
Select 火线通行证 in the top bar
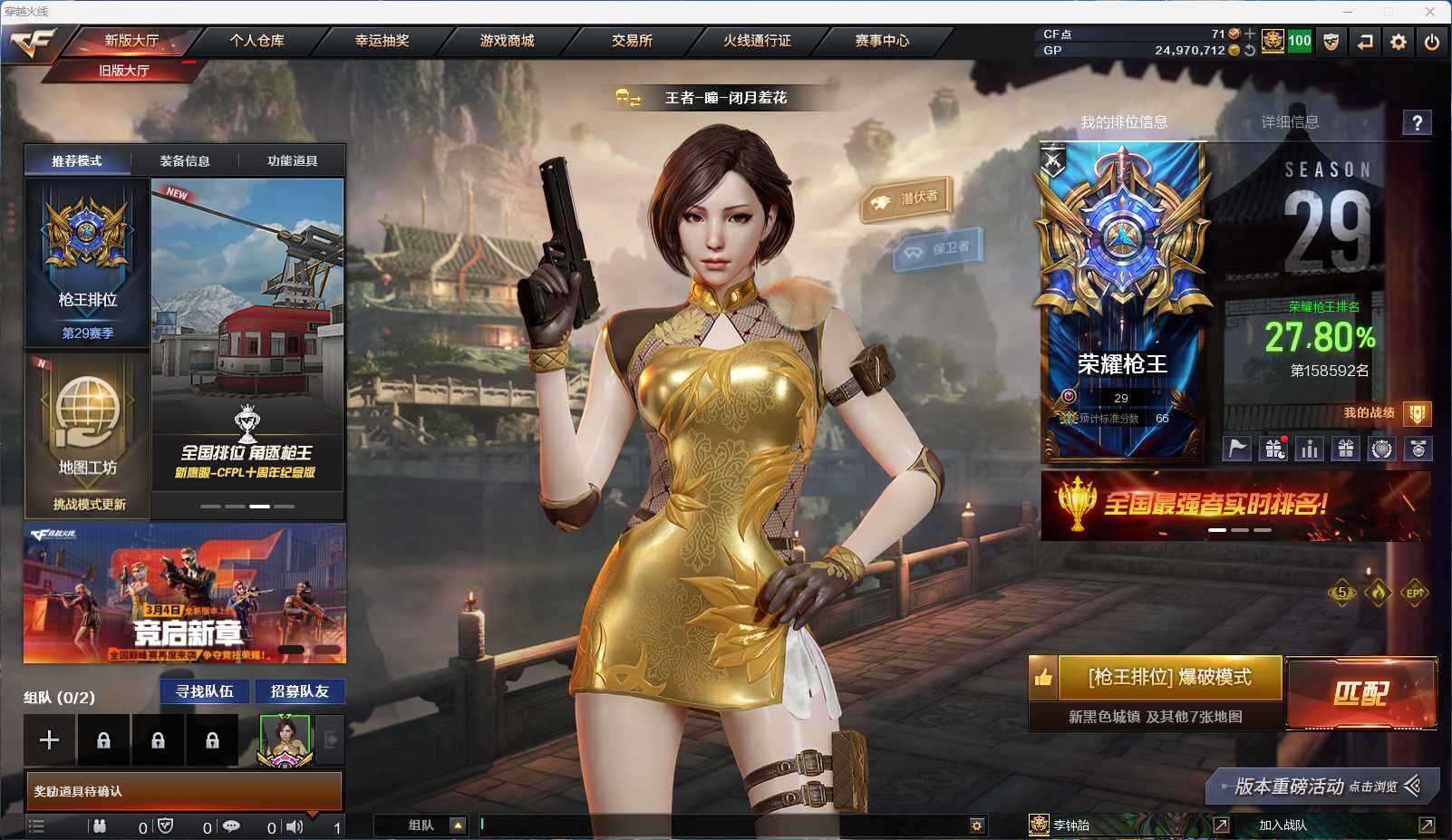(757, 41)
